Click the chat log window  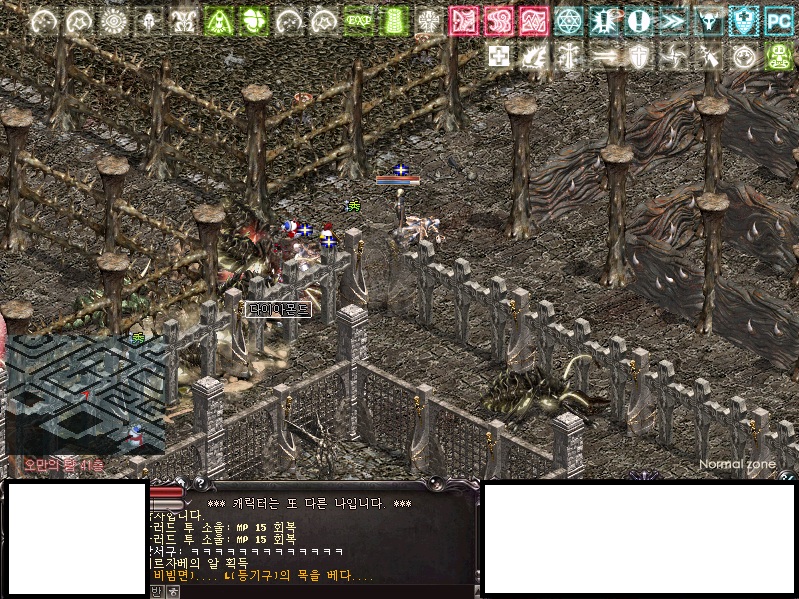pos(312,540)
